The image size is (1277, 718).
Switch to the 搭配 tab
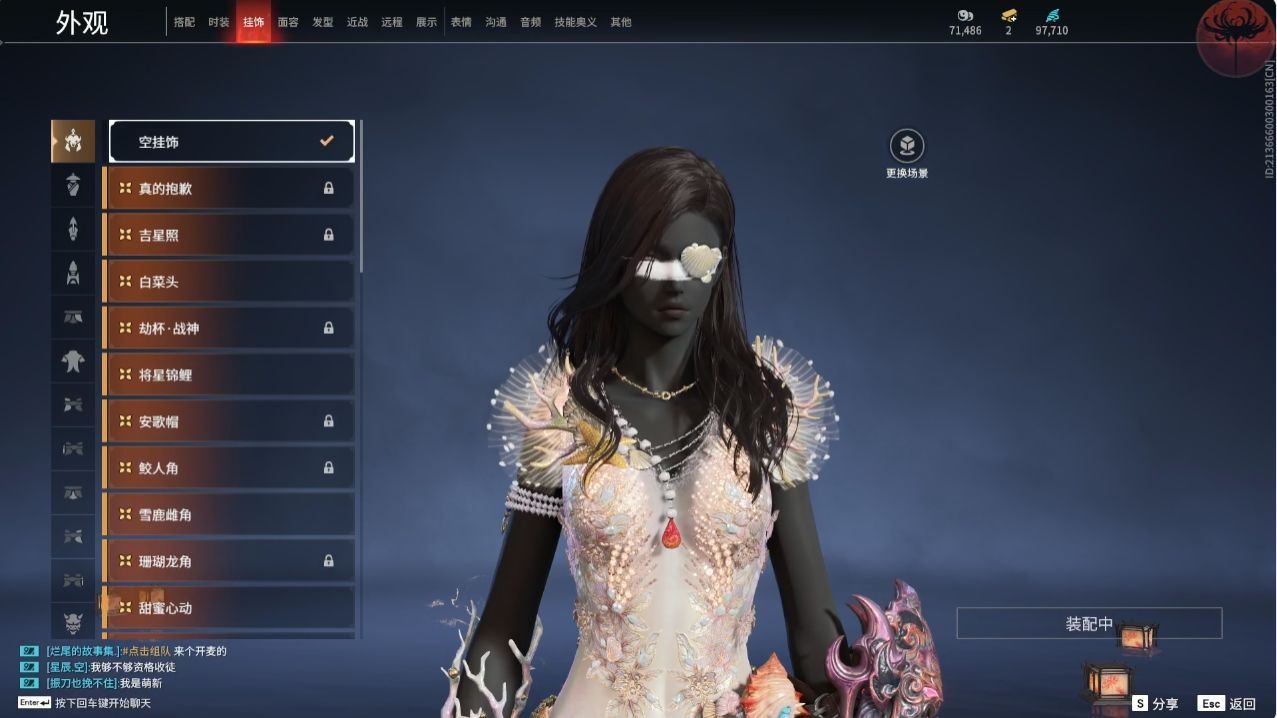[184, 22]
